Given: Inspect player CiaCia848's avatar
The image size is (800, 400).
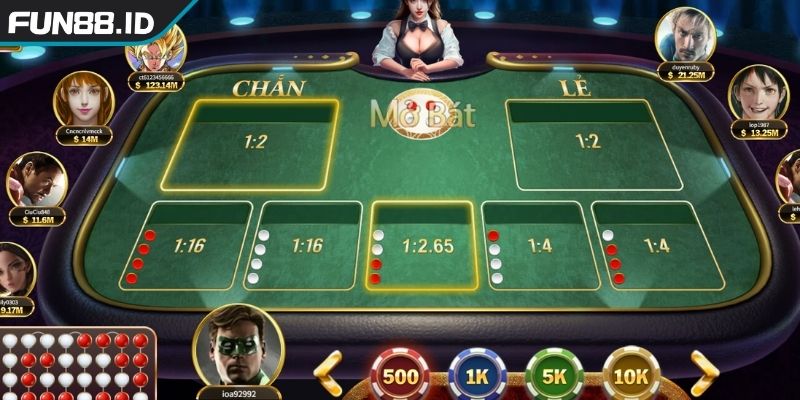Looking at the screenshot, I should 37,180.
